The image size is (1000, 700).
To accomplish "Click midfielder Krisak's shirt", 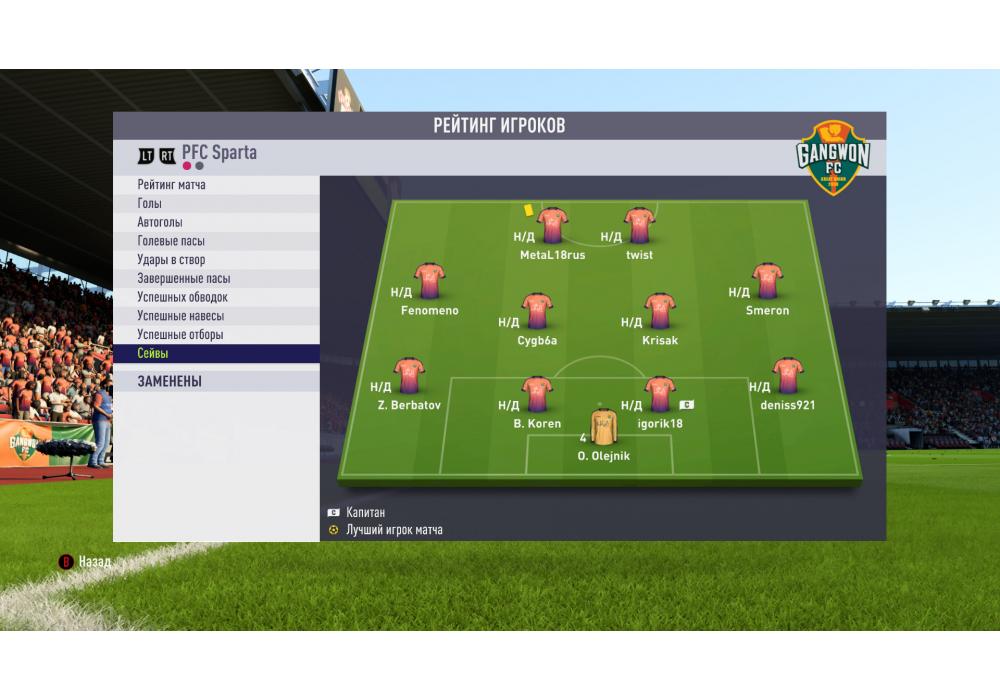I will coord(660,312).
